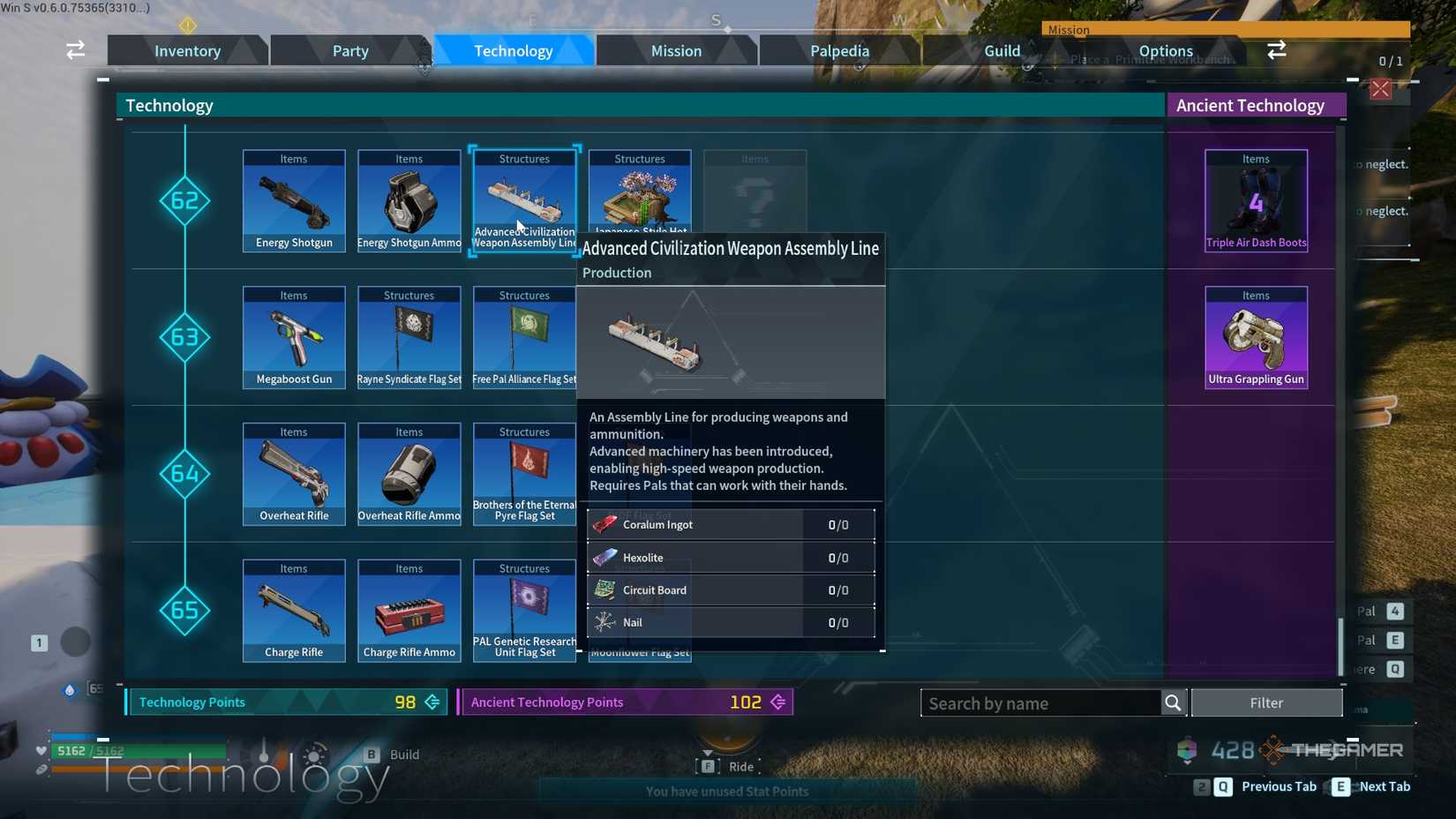Switch to the Inventory tab
This screenshot has height=819, width=1456.
(x=187, y=50)
